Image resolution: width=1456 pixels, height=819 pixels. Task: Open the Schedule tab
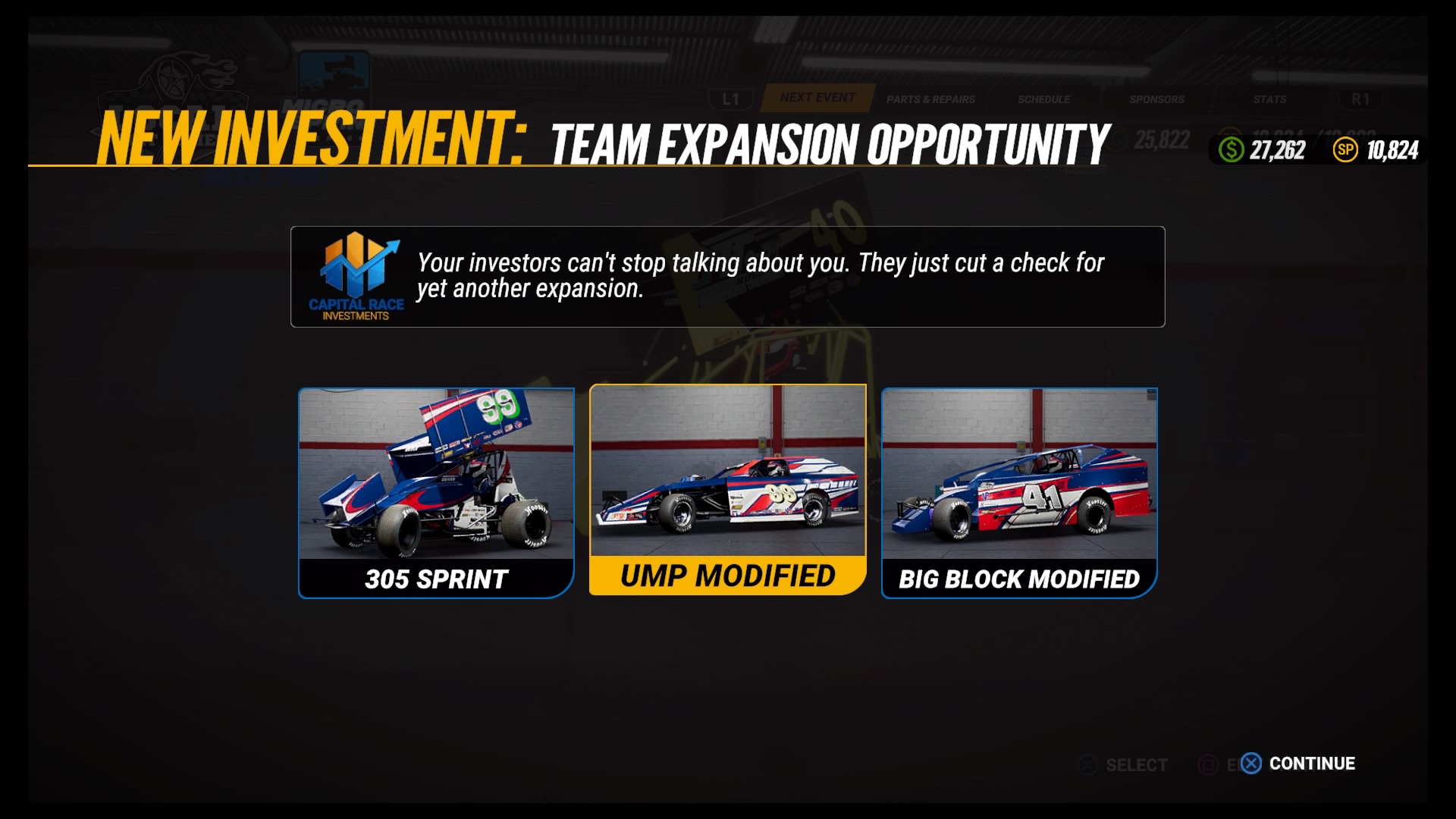[1044, 99]
